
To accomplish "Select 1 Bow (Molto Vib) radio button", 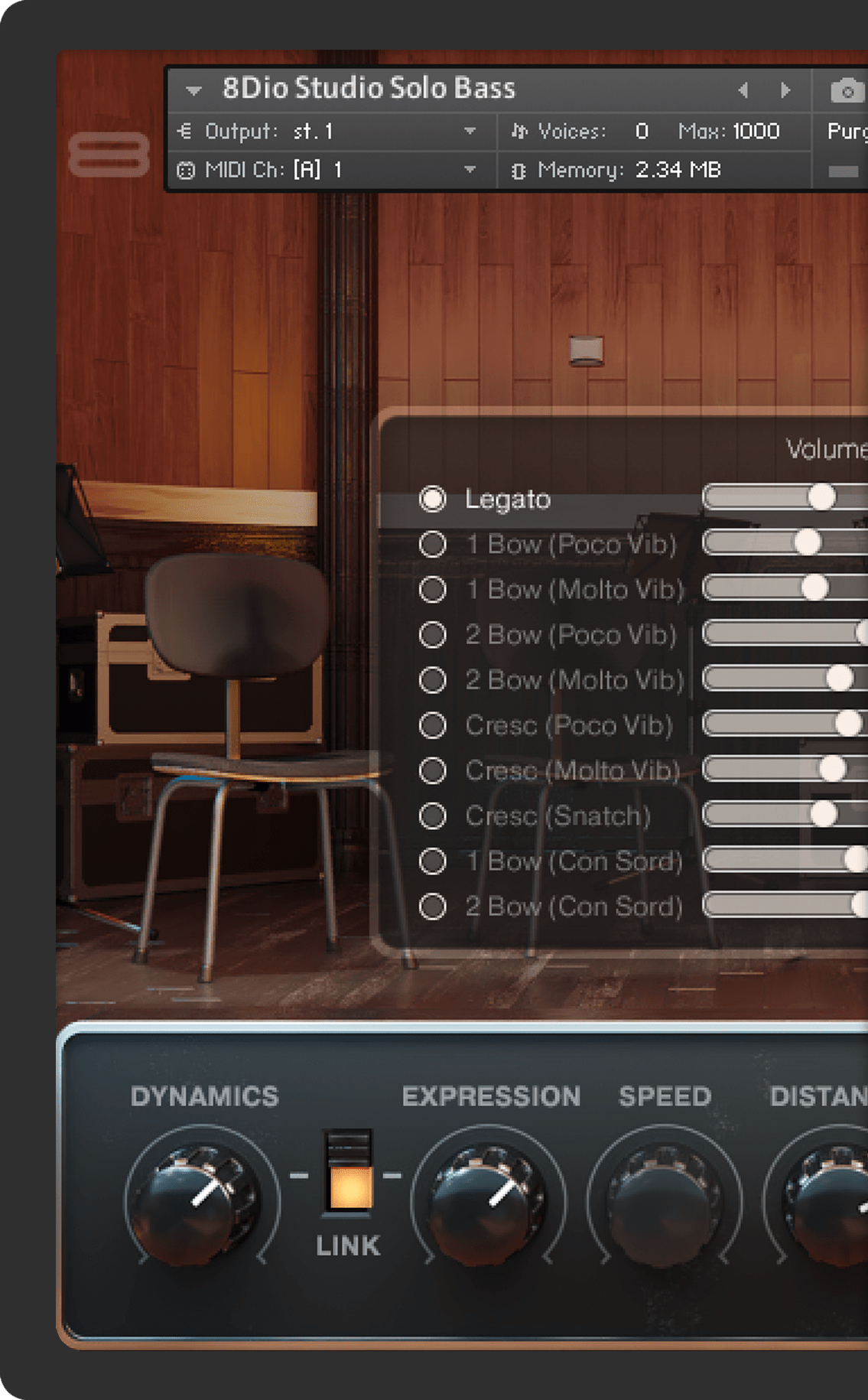I will click(x=433, y=589).
